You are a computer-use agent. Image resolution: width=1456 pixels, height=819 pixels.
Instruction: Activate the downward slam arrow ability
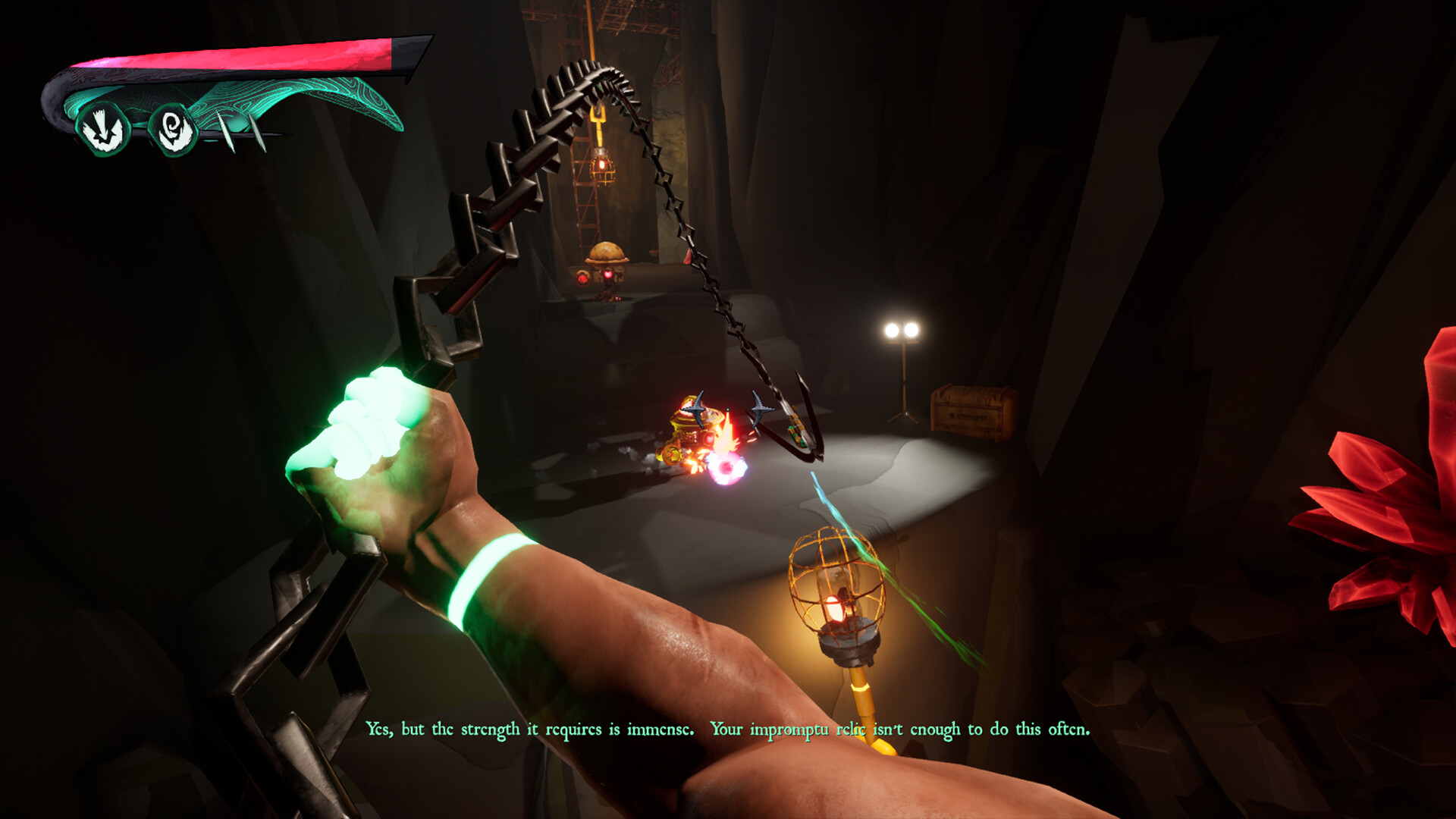[x=103, y=130]
